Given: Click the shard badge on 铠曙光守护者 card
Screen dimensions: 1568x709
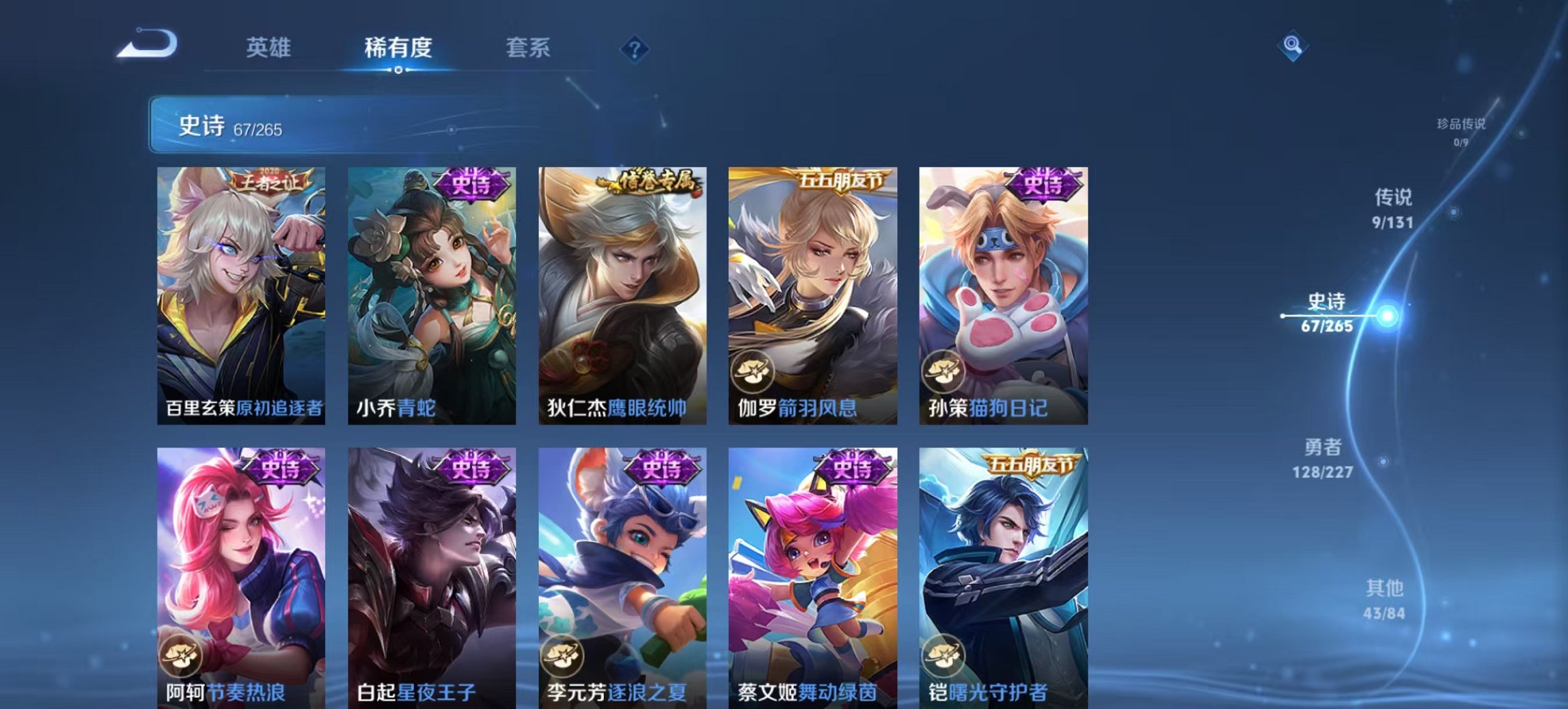Looking at the screenshot, I should (x=944, y=656).
